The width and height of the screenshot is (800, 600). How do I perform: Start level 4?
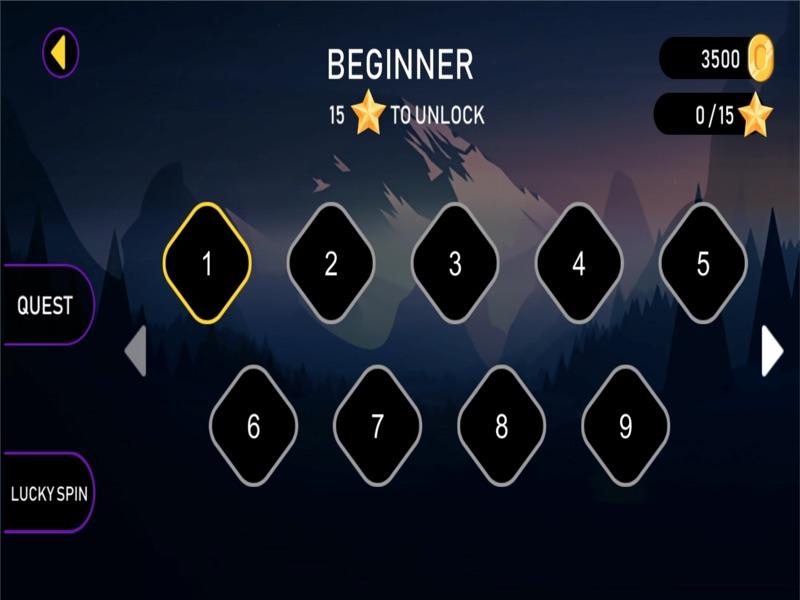[579, 264]
